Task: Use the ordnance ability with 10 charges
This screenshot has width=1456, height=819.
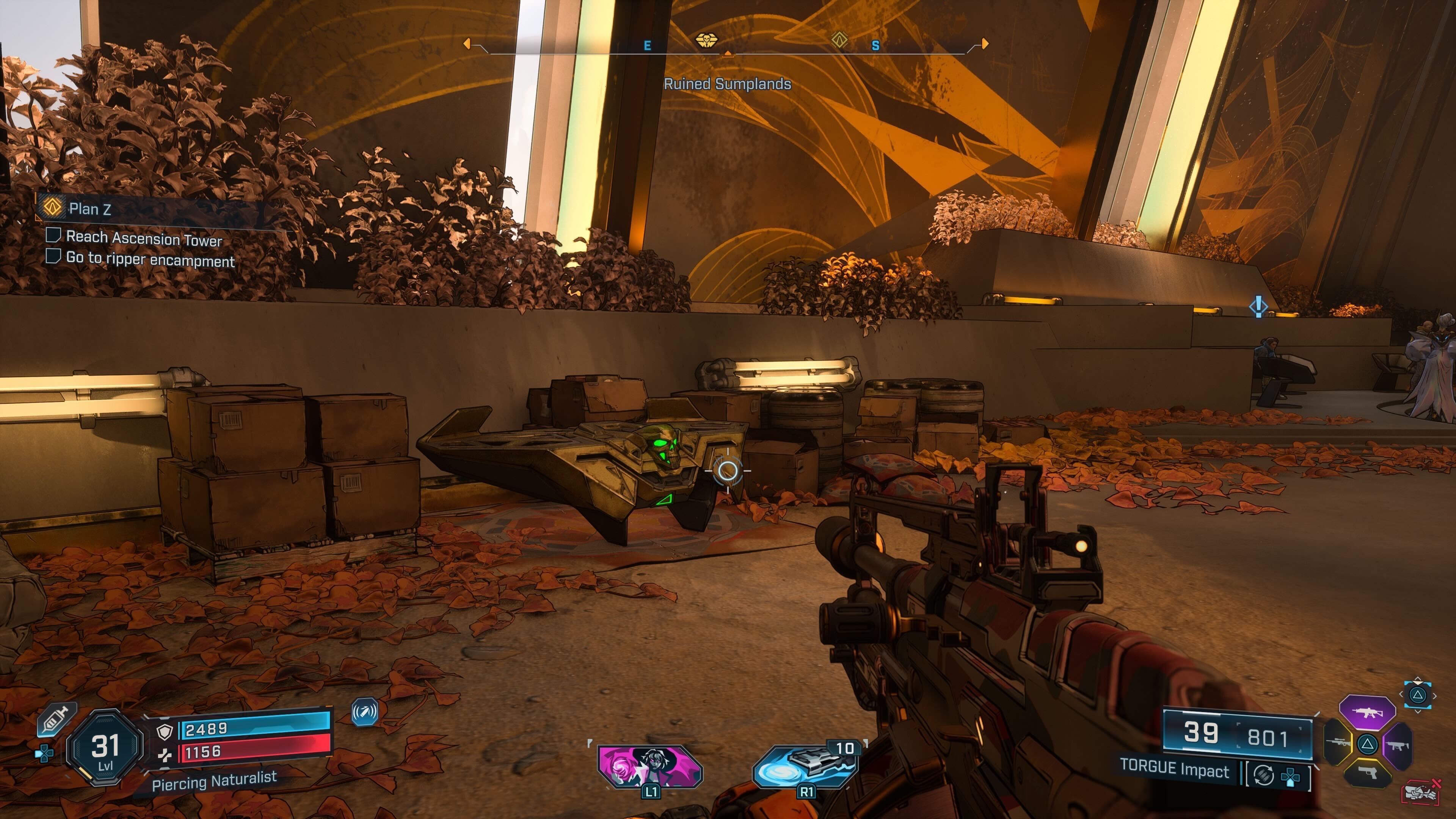Action: 805,766
